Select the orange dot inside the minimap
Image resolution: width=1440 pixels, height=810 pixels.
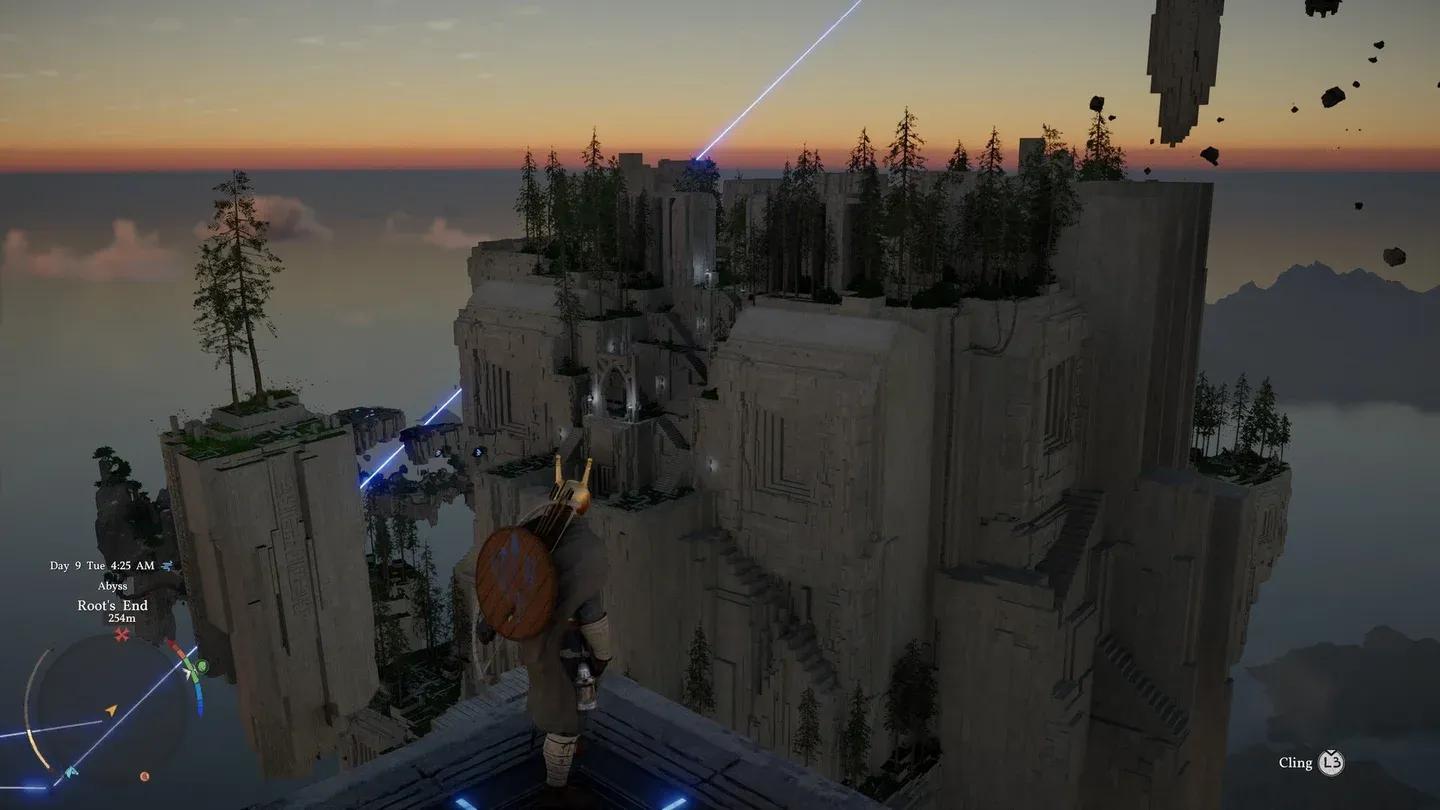144,776
